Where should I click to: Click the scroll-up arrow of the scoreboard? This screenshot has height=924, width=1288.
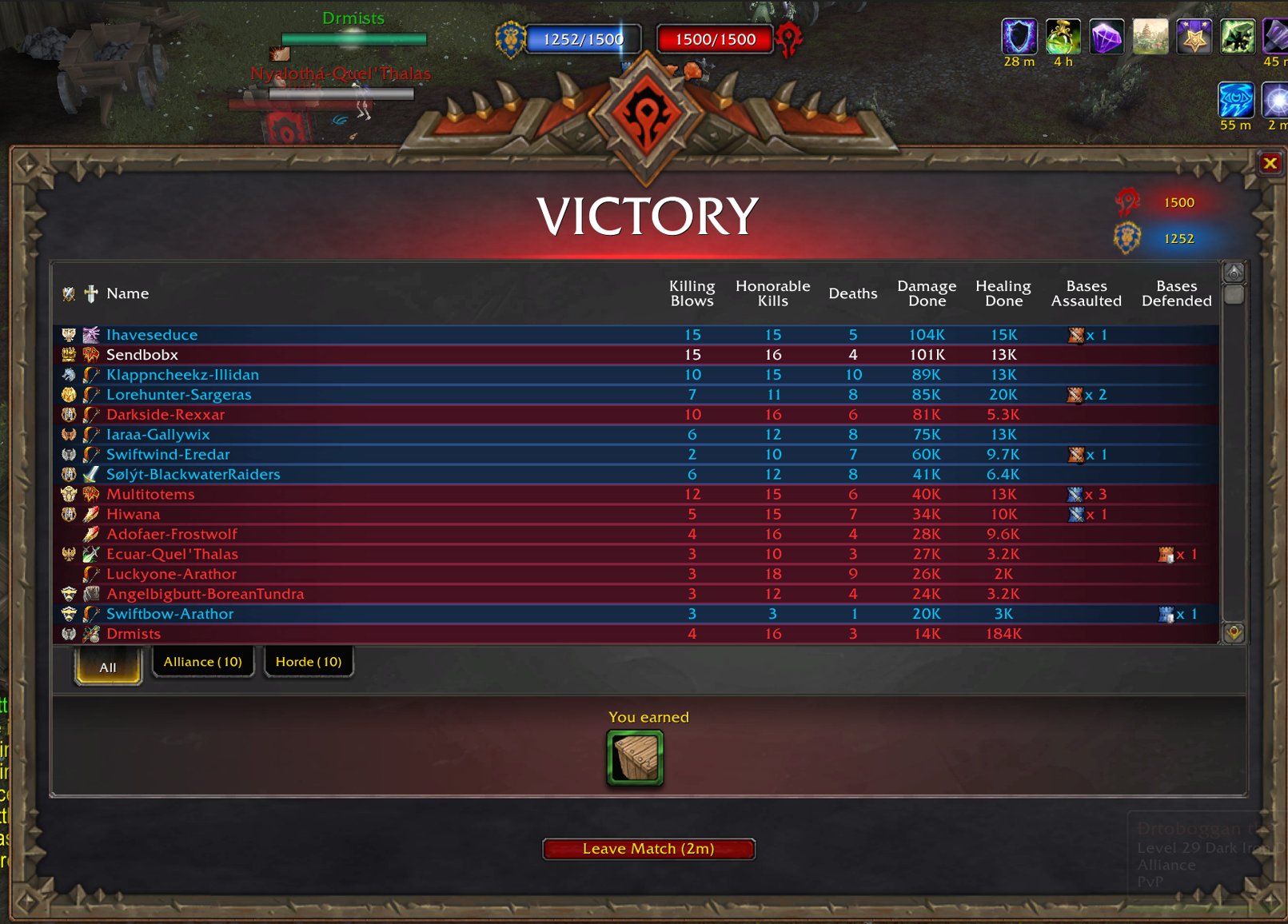point(1234,273)
